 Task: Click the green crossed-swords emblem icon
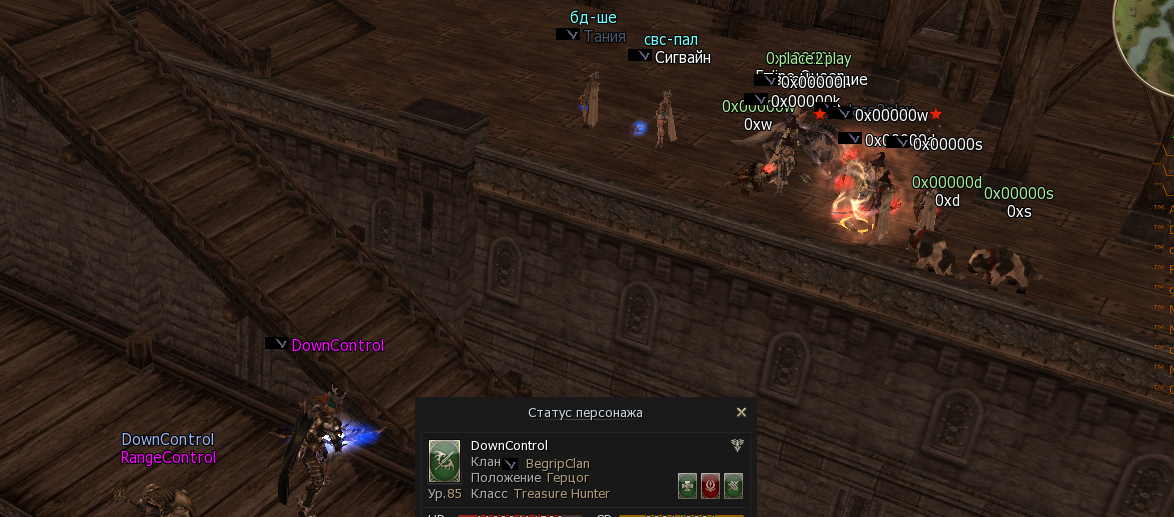tap(733, 485)
